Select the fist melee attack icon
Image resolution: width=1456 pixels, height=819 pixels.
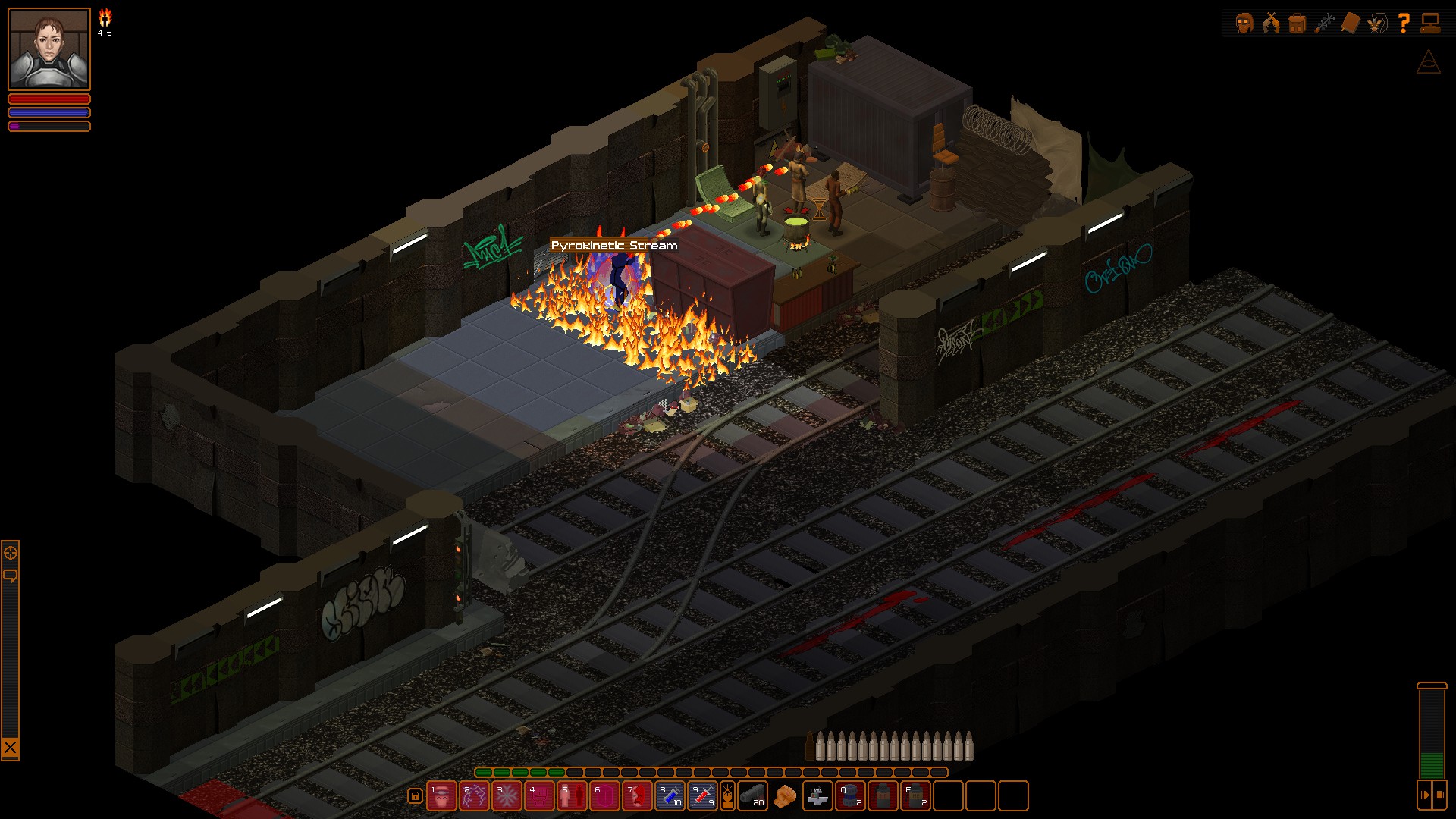pyautogui.click(x=784, y=796)
